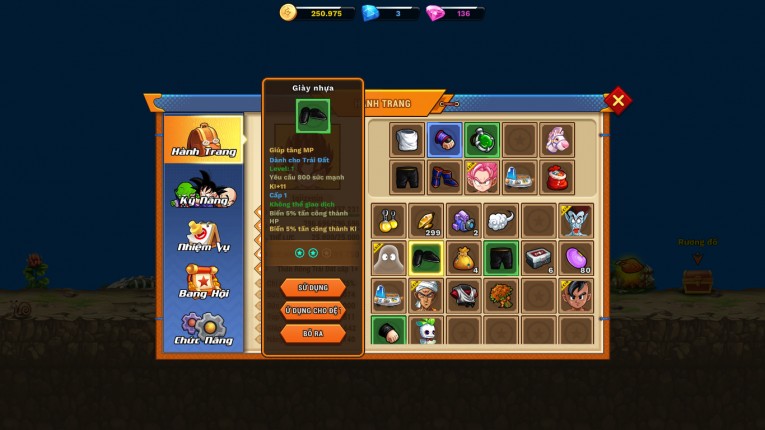This screenshot has height=430, width=765.
Task: Switch to the Hành Trang tab
Action: (203, 139)
